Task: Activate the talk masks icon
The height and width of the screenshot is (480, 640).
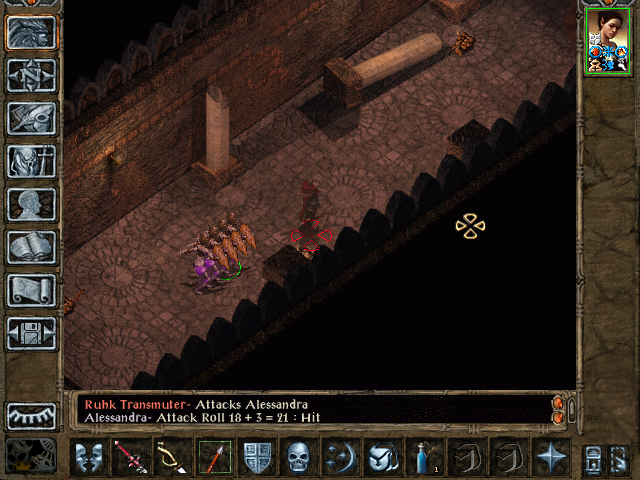Action: pos(91,457)
